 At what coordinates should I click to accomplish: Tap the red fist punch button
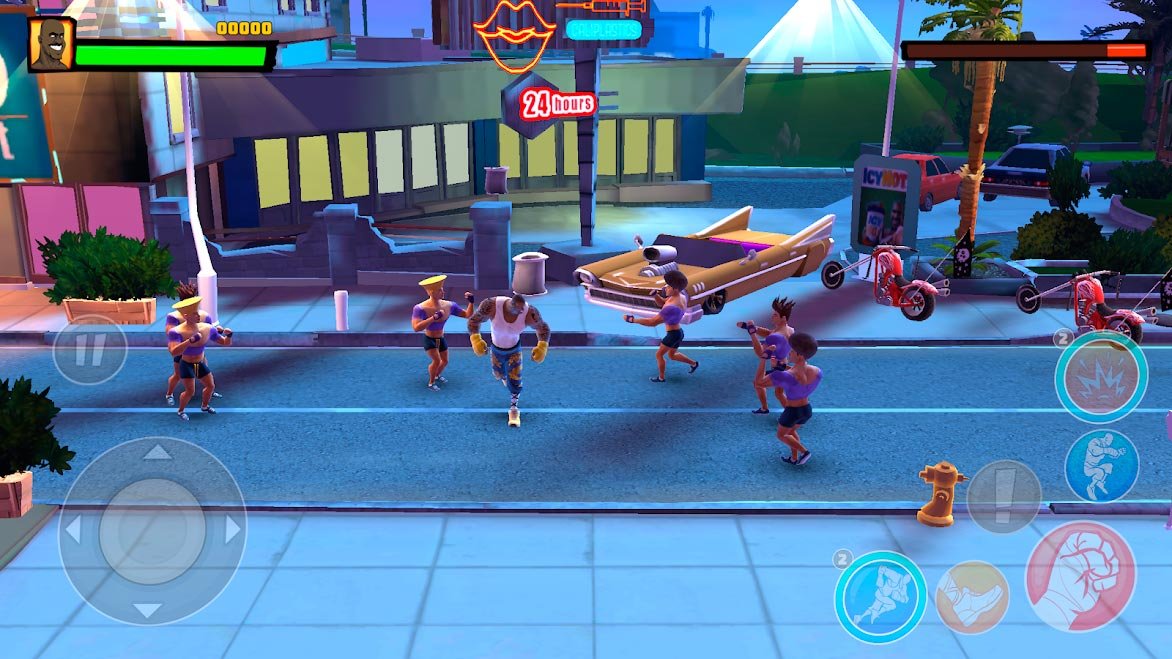1080,576
